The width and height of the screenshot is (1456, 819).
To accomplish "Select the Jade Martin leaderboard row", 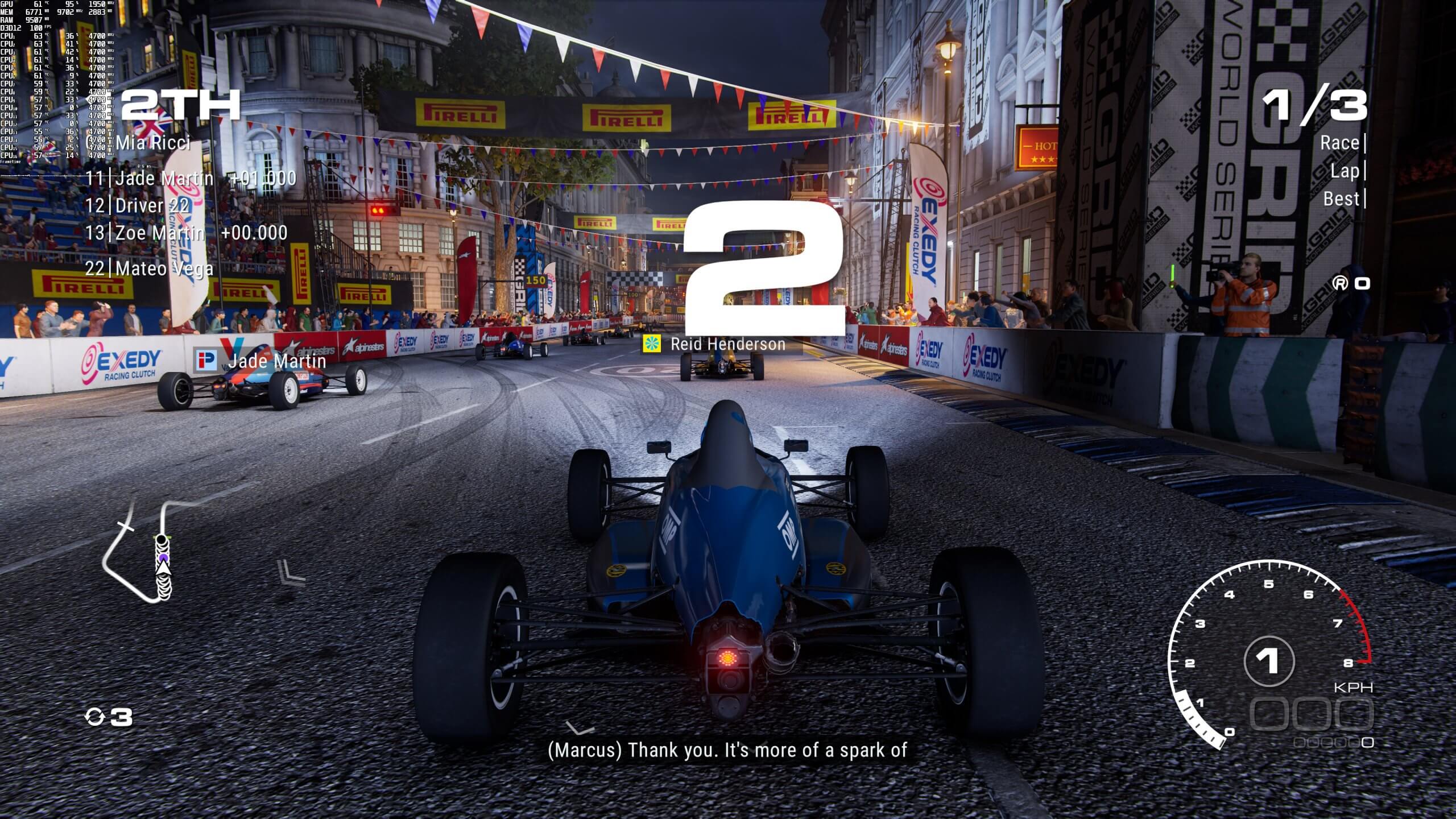I will tap(162, 179).
